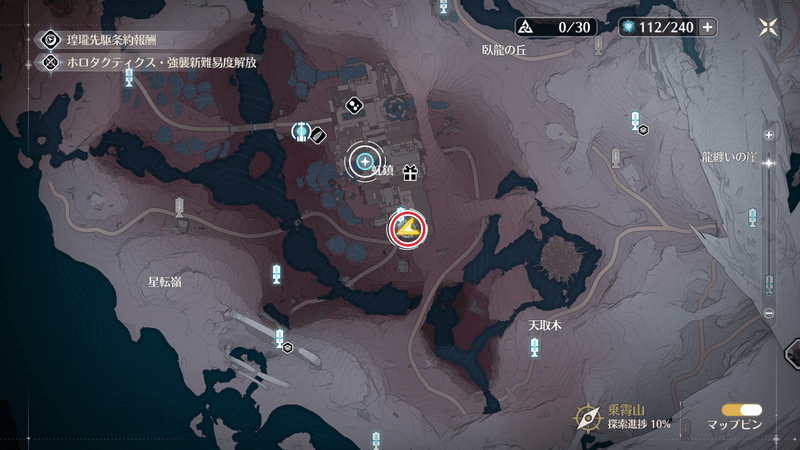Select the resonance beacon near 星転嶺
The height and width of the screenshot is (450, 800).
276,273
